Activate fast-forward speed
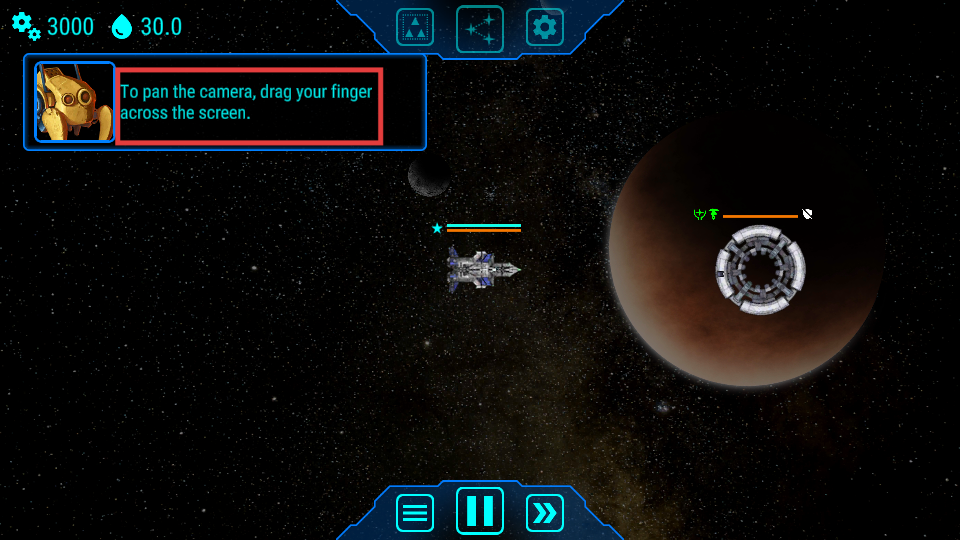Screen dimensions: 960x540 coord(545,513)
